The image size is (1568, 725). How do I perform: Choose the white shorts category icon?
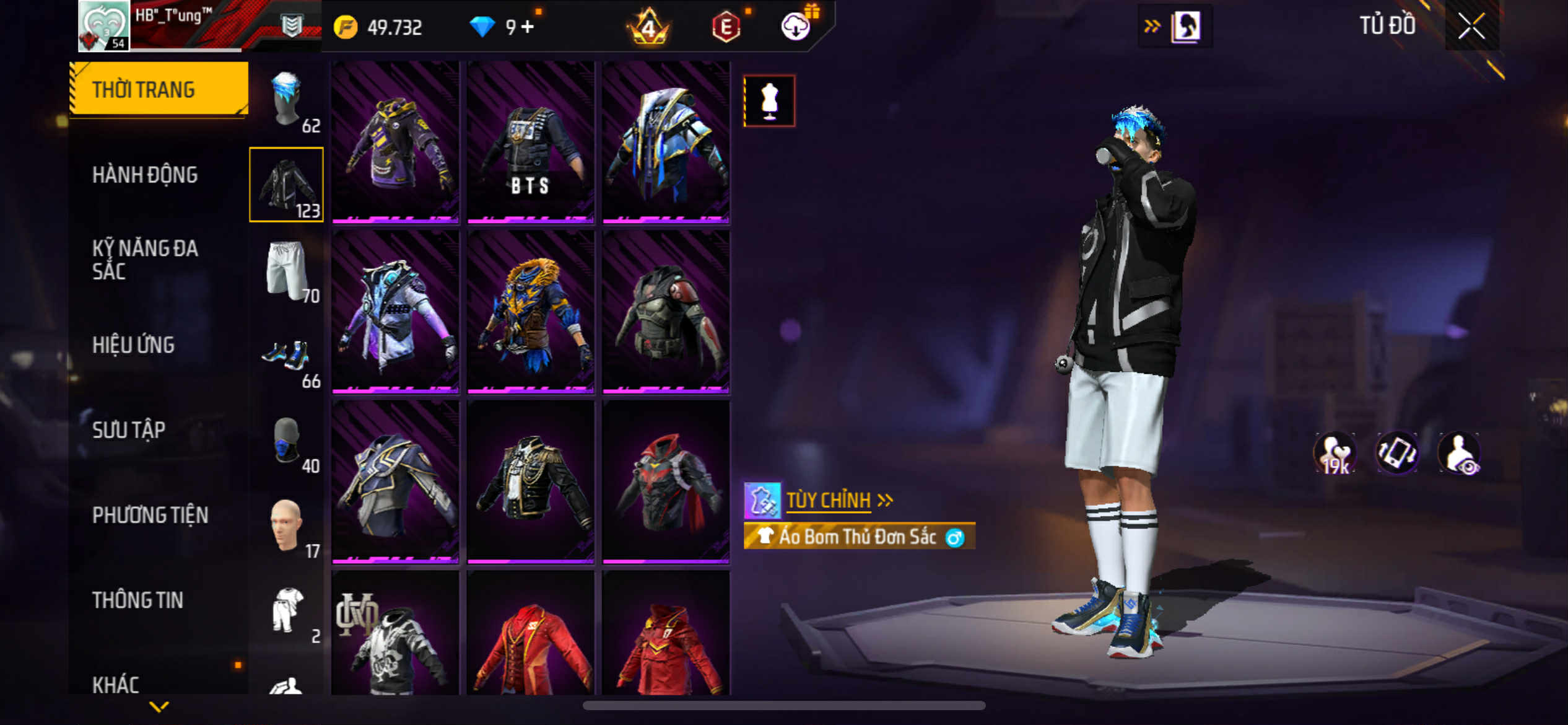pos(287,270)
